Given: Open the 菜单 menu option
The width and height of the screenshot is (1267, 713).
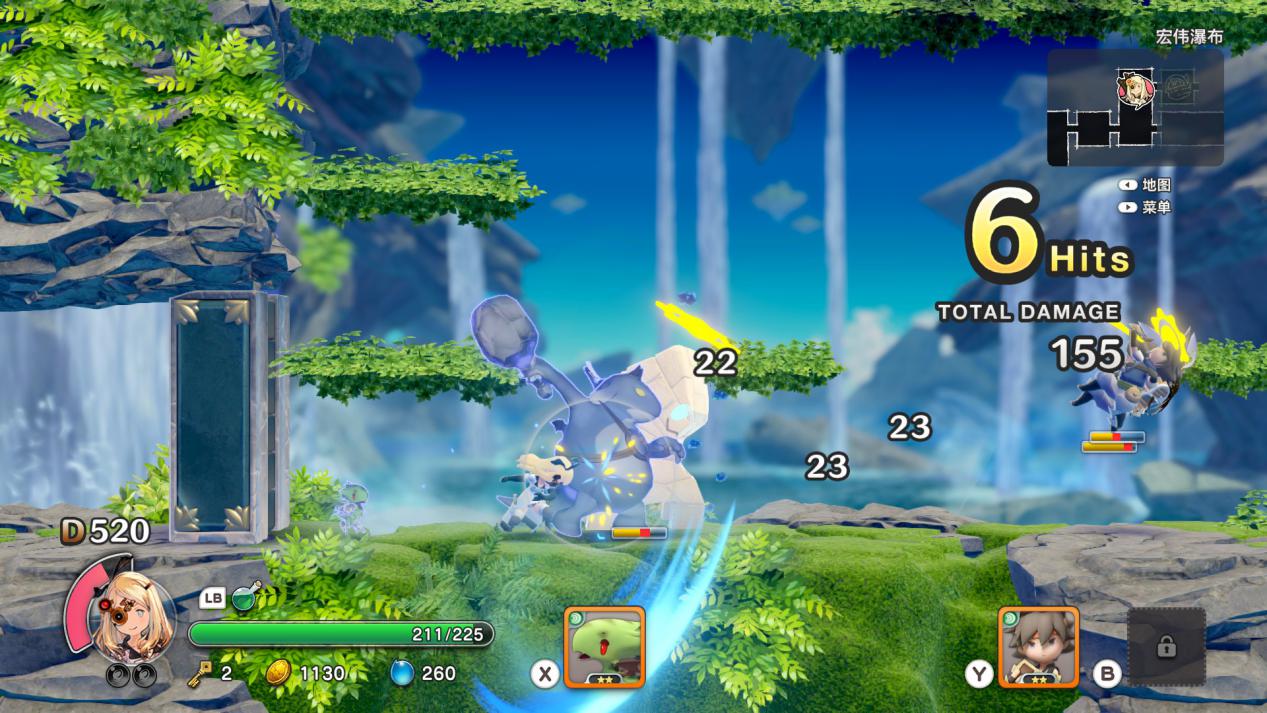Looking at the screenshot, I should pyautogui.click(x=1155, y=208).
